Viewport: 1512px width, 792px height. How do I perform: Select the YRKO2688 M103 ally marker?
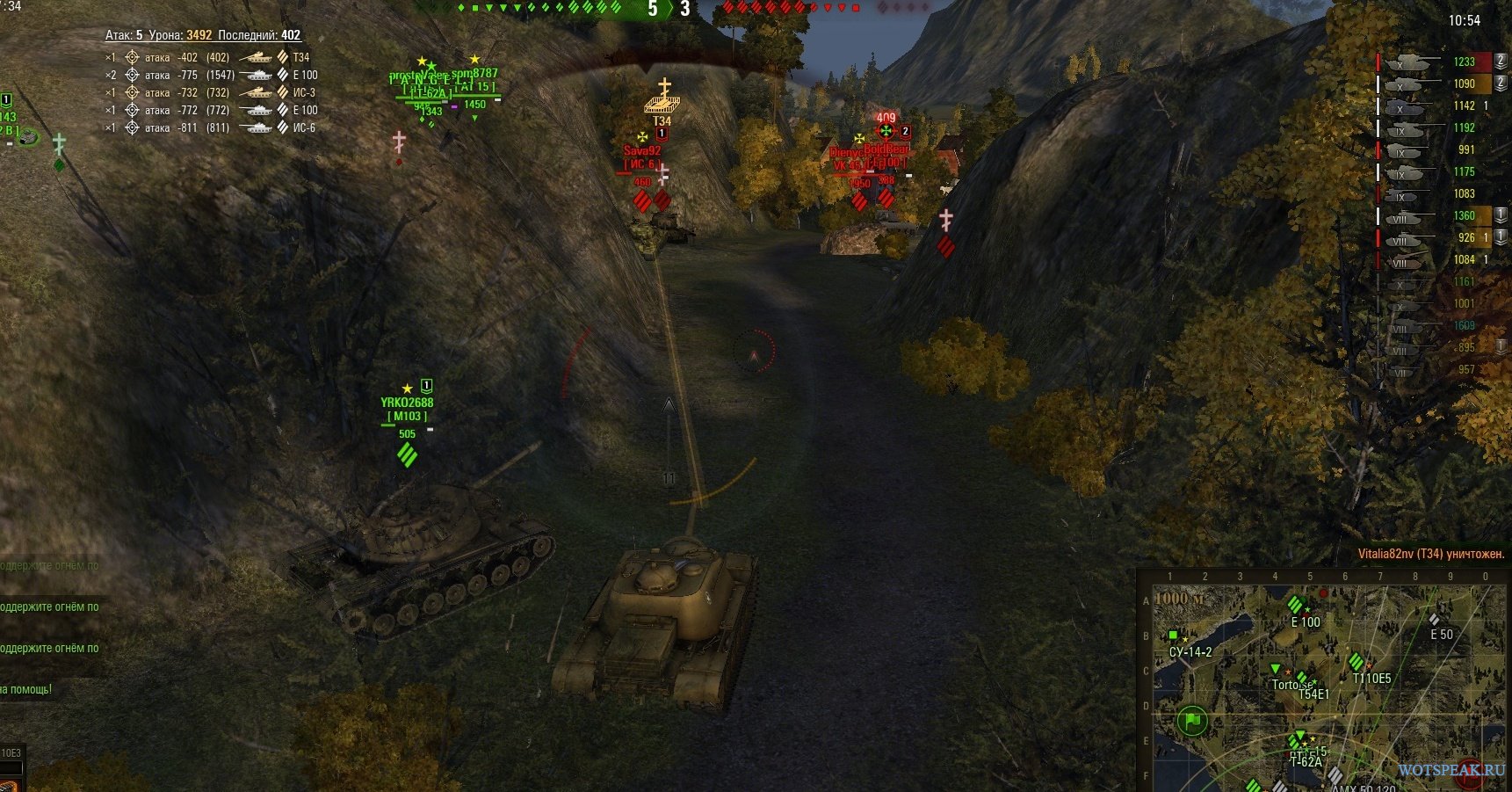(407, 410)
